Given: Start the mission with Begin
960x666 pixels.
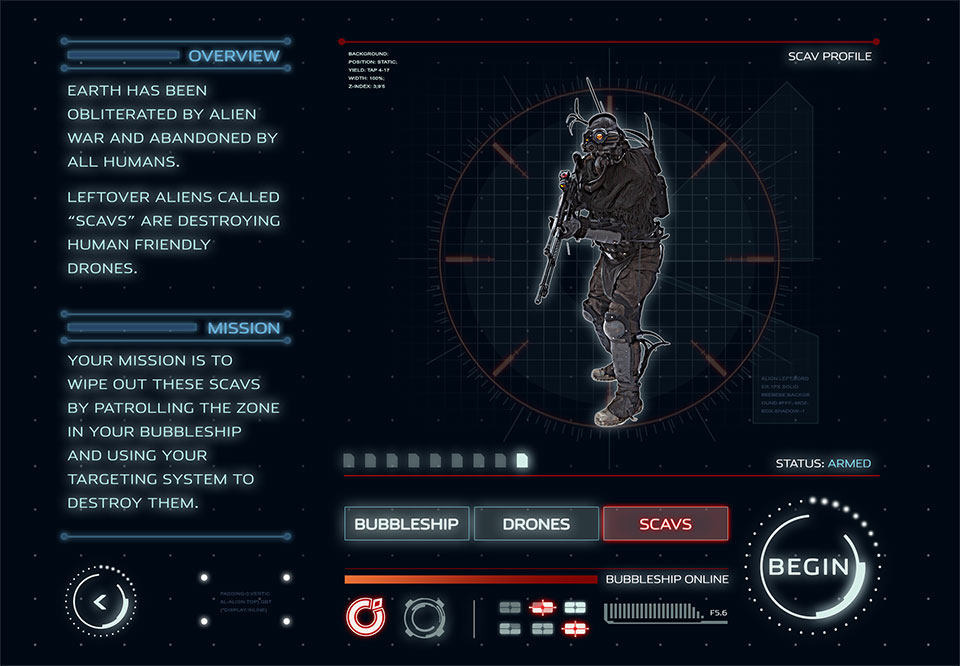Looking at the screenshot, I should pyautogui.click(x=808, y=567).
